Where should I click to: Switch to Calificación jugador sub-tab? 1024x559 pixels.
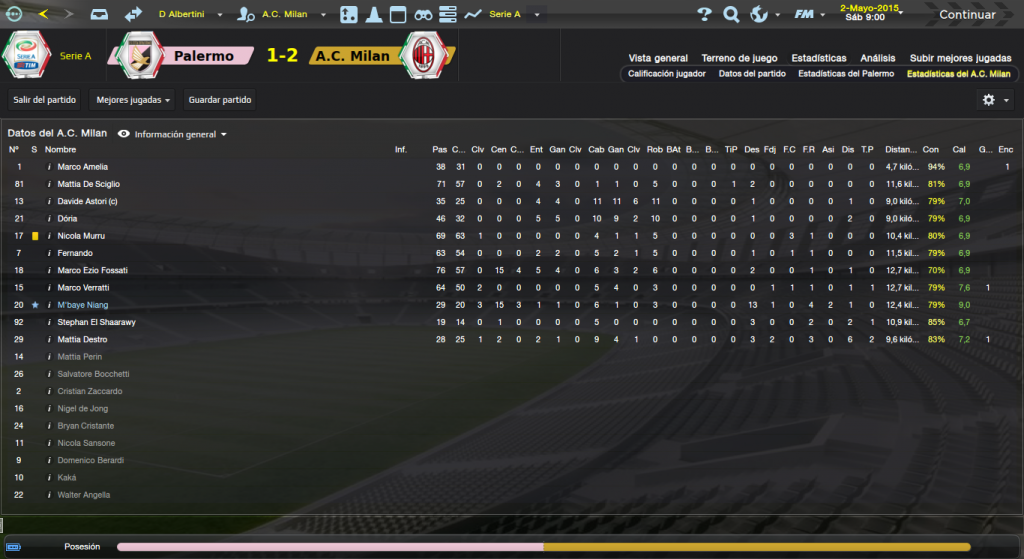[x=667, y=74]
